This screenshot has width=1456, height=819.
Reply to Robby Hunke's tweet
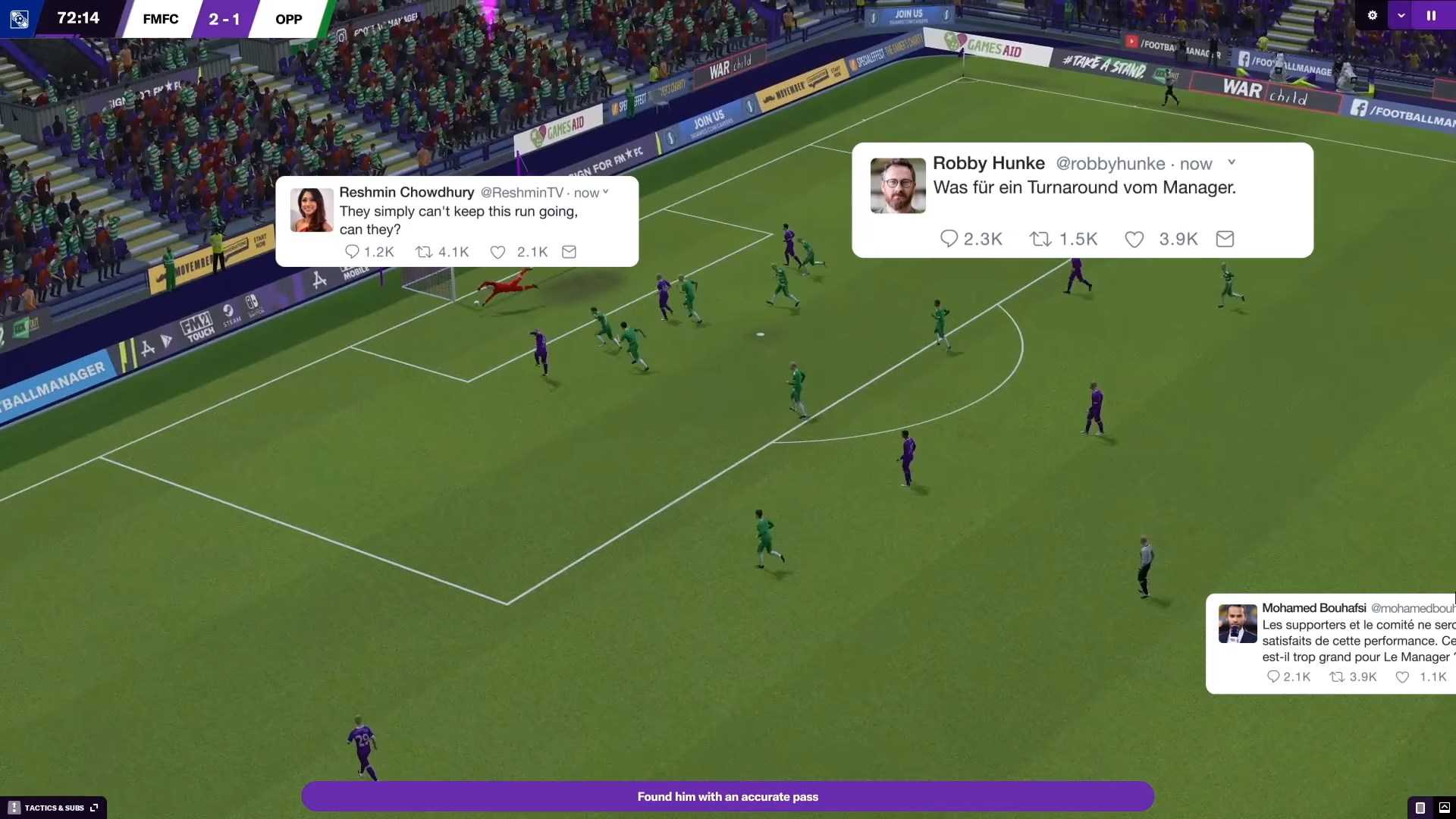(x=949, y=239)
